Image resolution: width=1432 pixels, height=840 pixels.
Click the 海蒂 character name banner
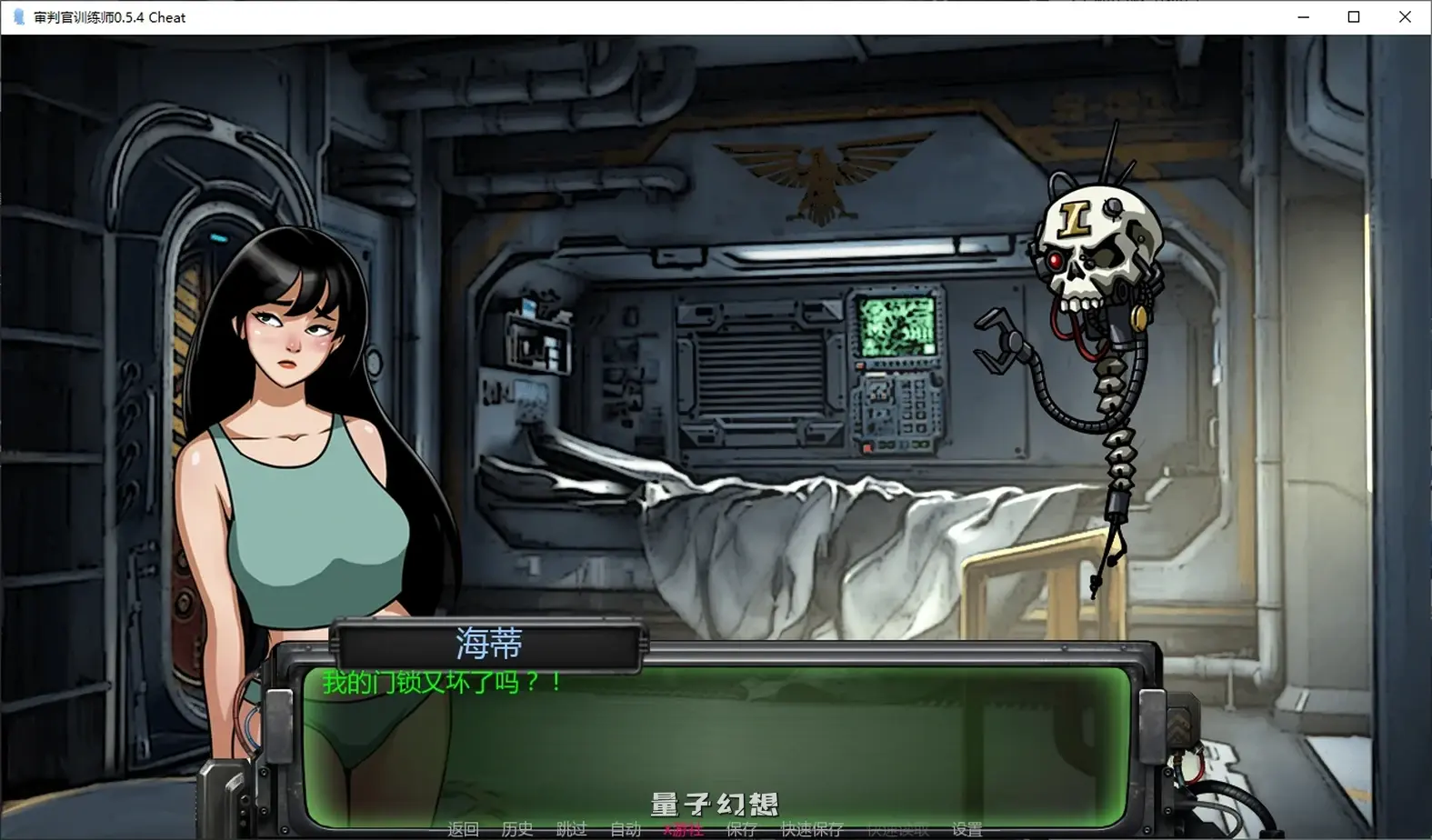(x=489, y=643)
